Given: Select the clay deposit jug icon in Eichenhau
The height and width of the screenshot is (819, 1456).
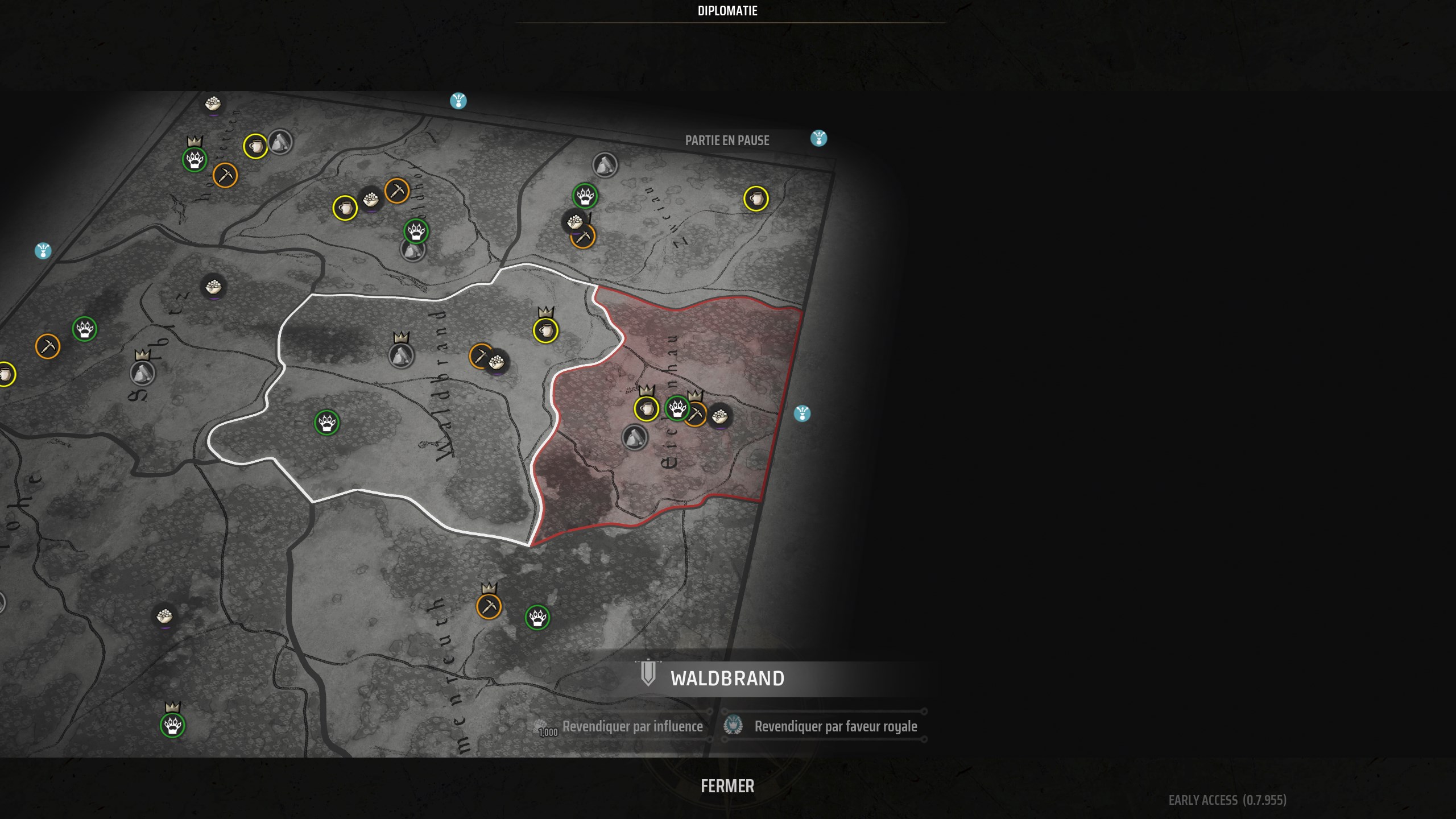Looking at the screenshot, I should (647, 409).
